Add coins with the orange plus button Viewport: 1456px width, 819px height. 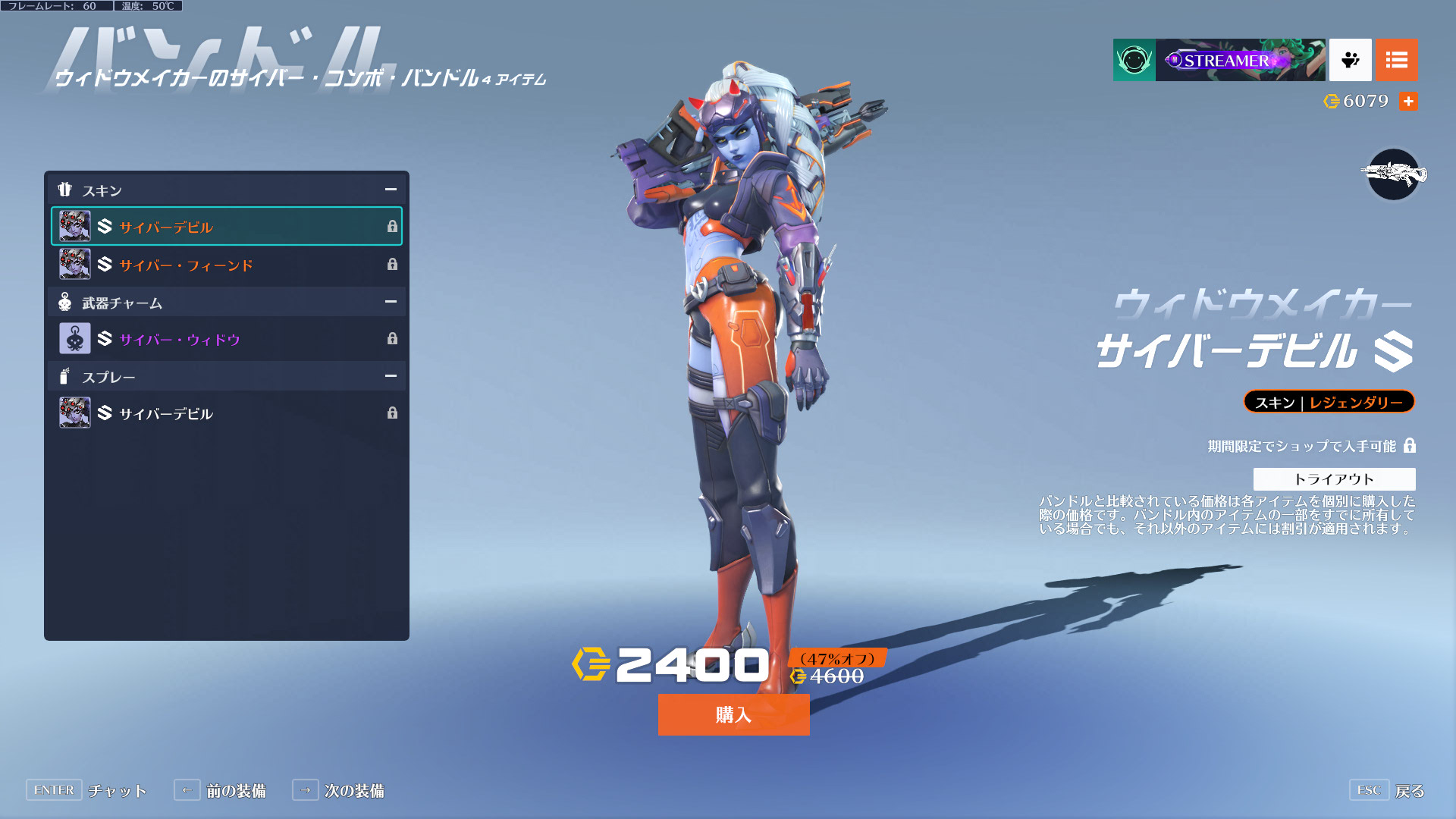[x=1408, y=101]
